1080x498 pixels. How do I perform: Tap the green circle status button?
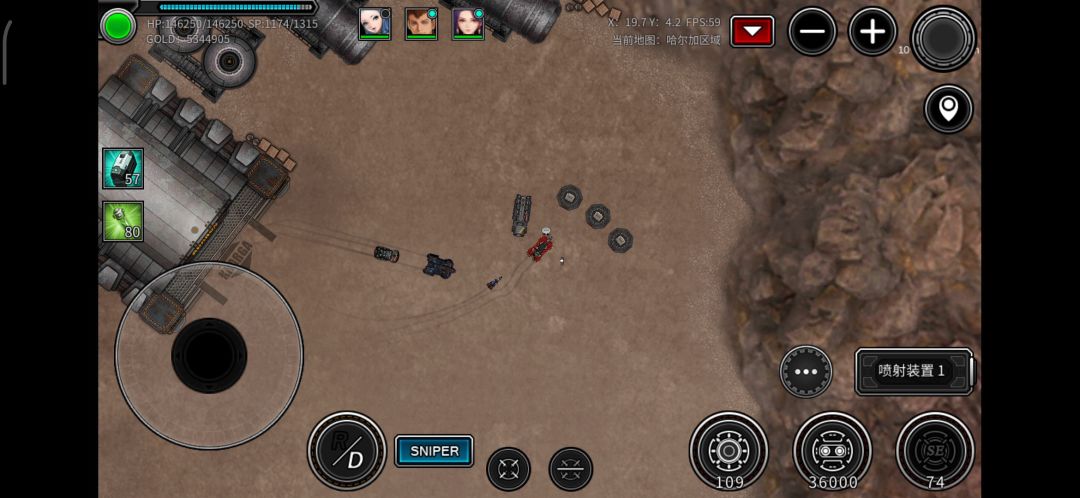(118, 25)
